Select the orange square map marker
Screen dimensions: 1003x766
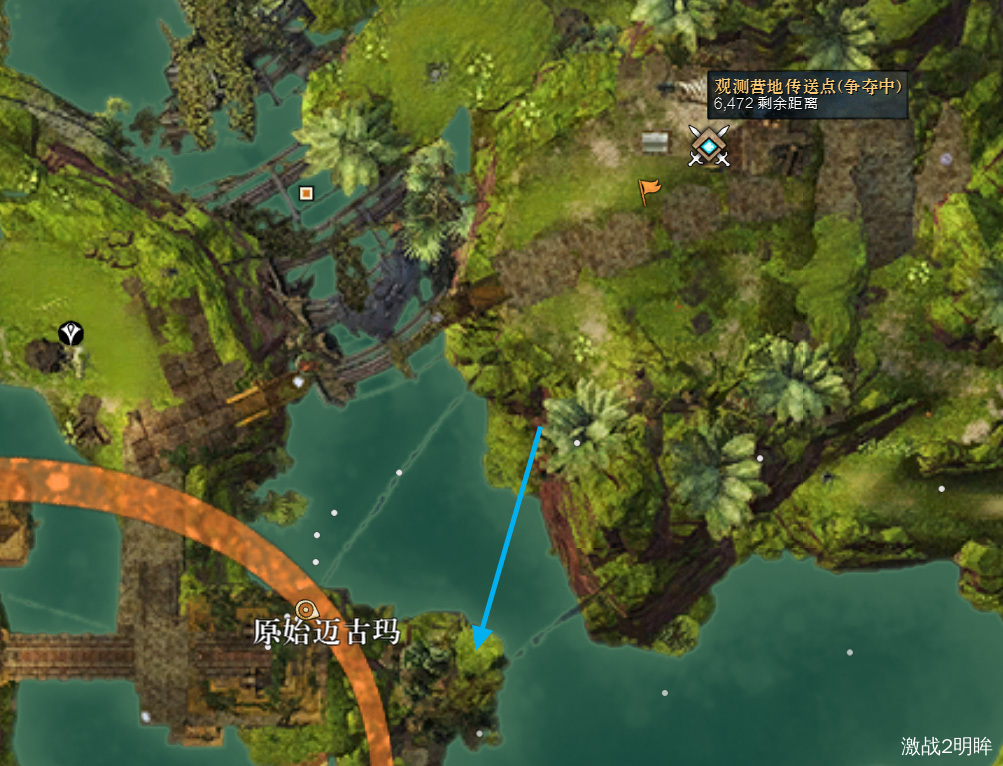(306, 193)
